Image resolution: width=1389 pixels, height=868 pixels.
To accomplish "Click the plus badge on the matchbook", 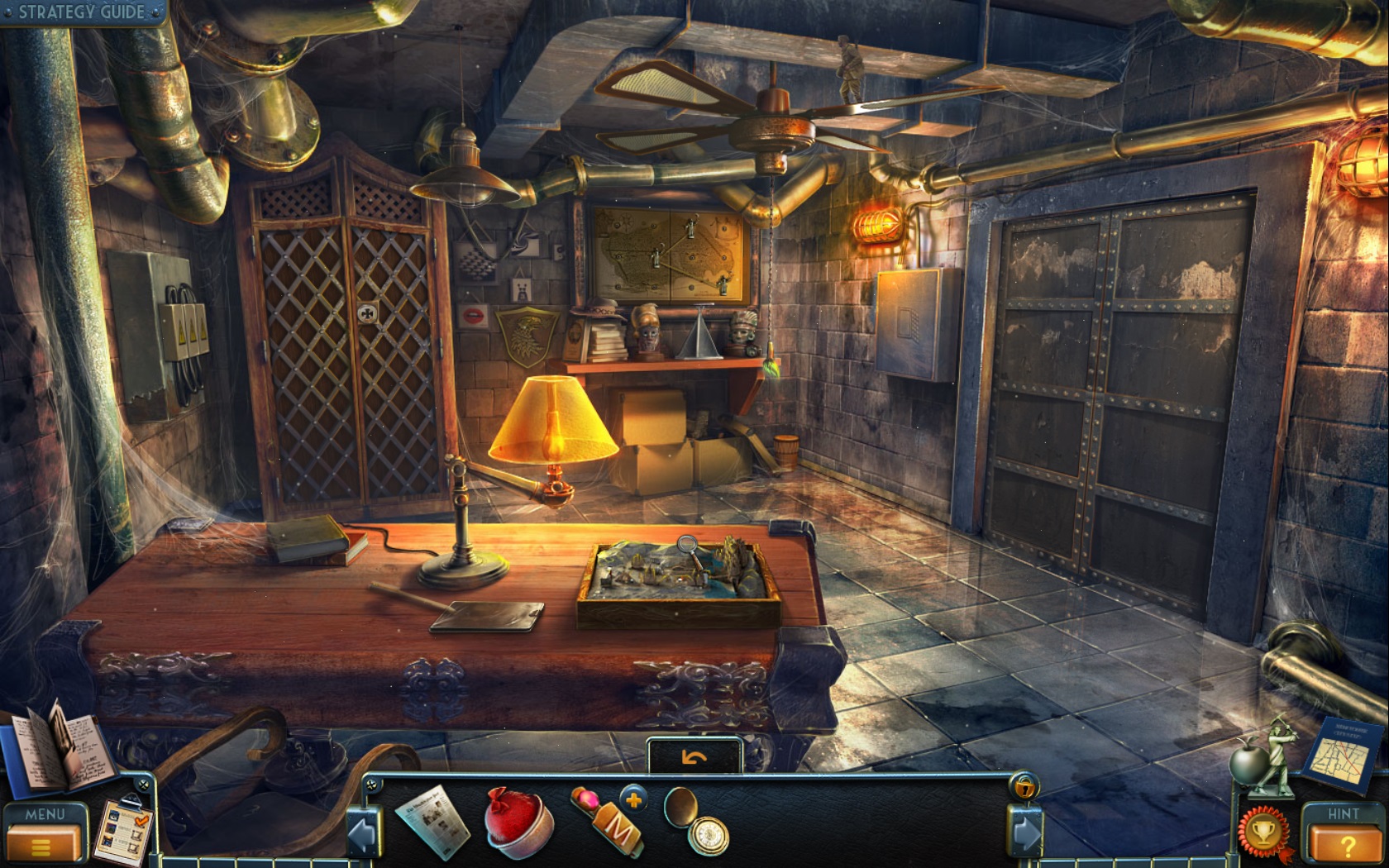I will point(632,800).
